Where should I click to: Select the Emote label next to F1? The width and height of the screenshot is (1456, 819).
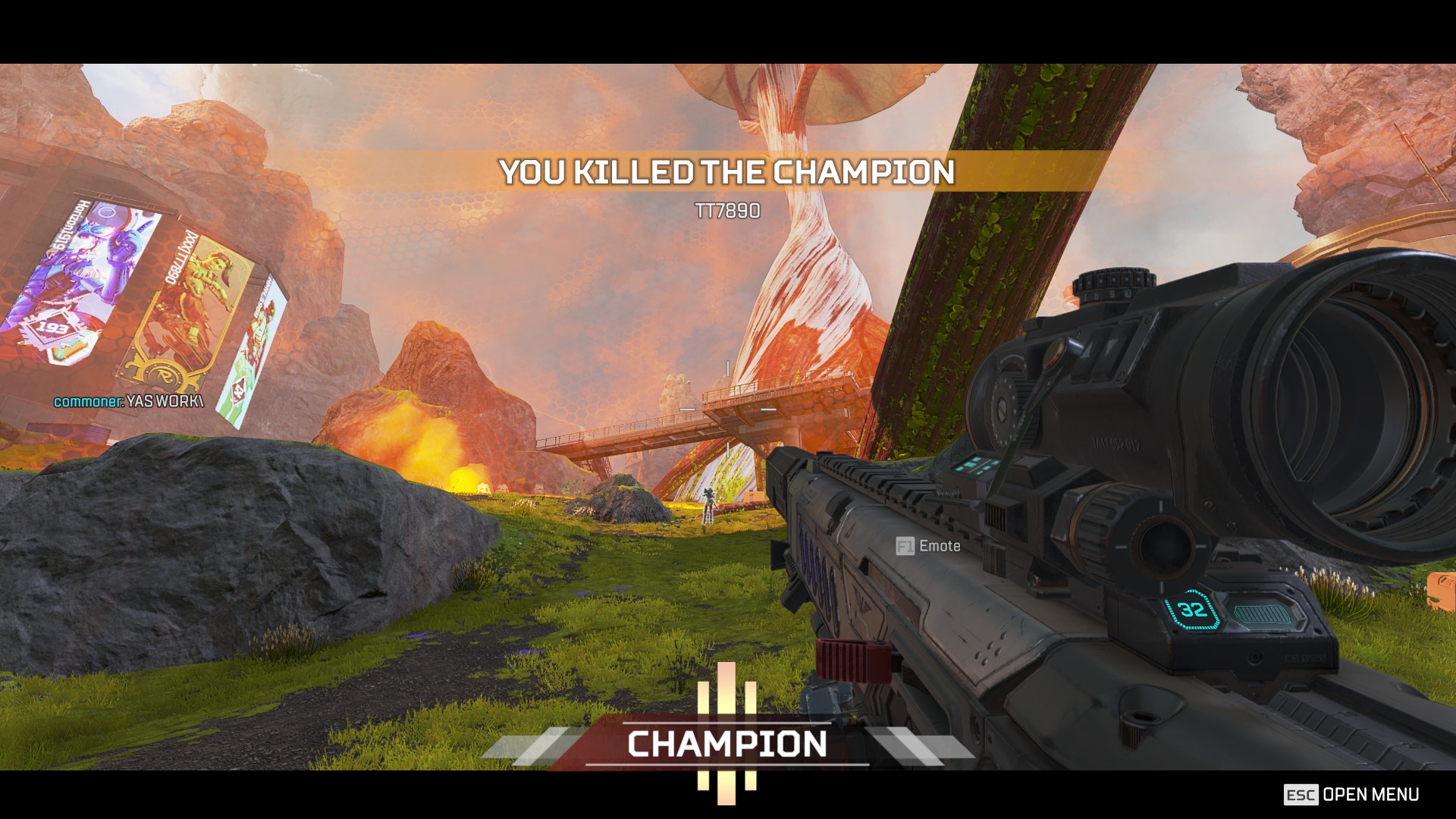click(x=939, y=545)
